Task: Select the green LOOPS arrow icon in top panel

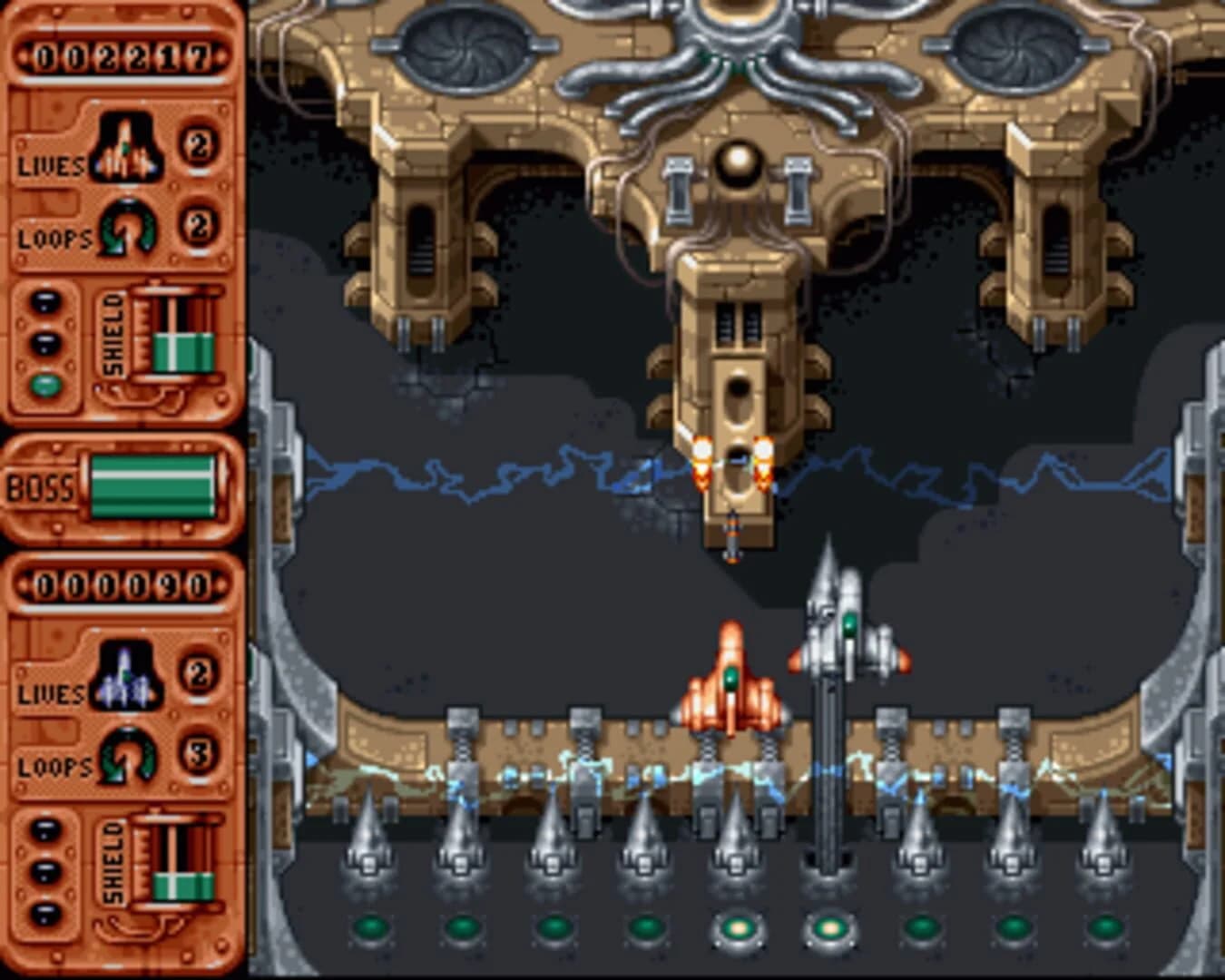Action: click(x=127, y=222)
